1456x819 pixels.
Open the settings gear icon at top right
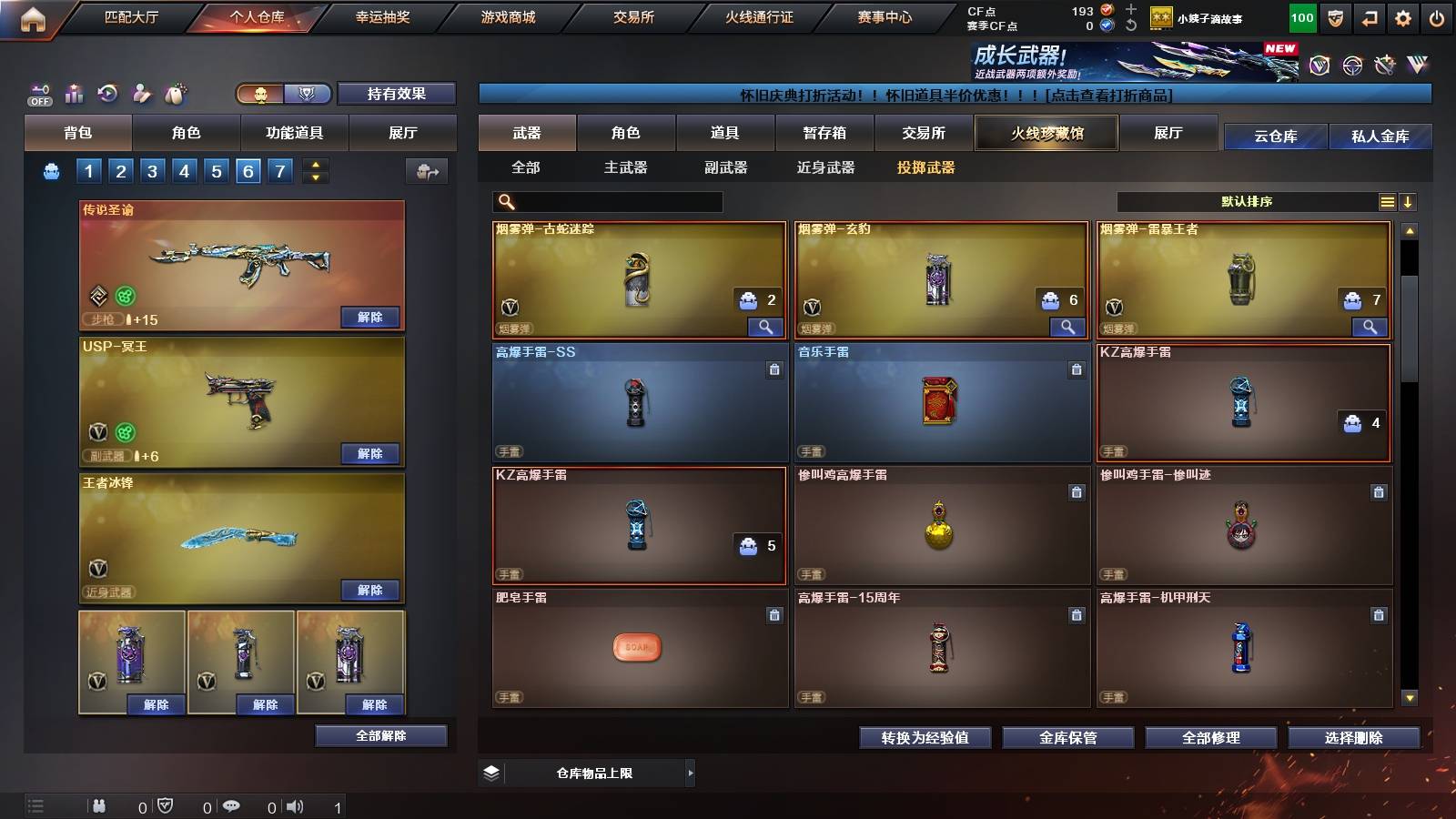click(1404, 16)
